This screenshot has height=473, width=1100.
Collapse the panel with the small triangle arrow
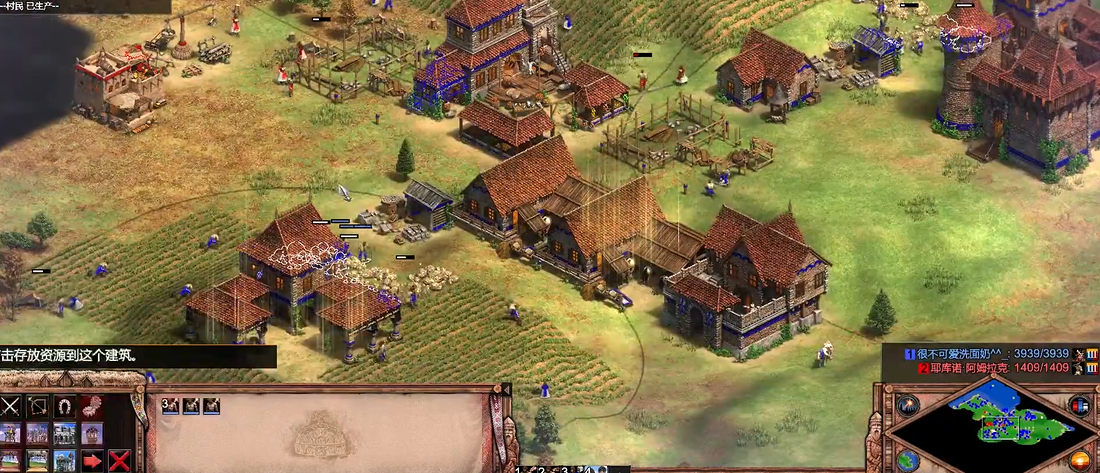[620, 468]
